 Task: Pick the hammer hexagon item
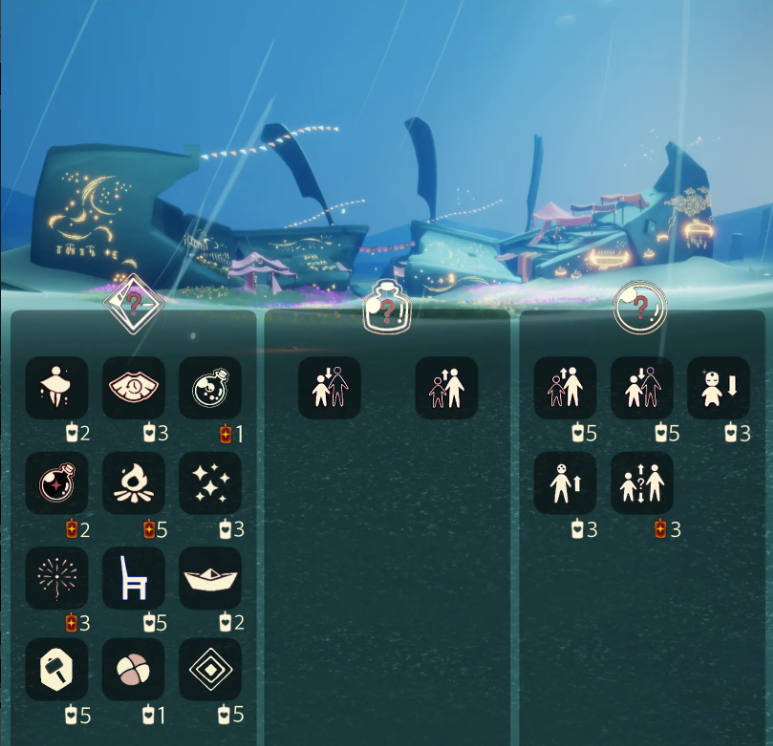click(57, 670)
